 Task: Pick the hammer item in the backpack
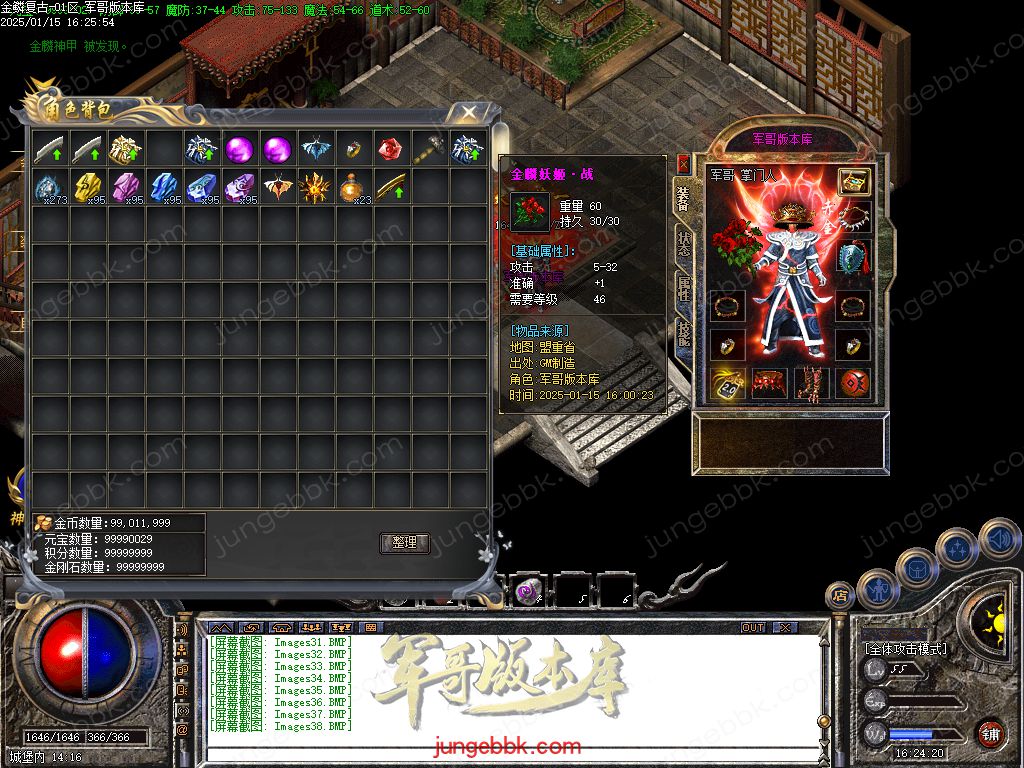[x=430, y=149]
